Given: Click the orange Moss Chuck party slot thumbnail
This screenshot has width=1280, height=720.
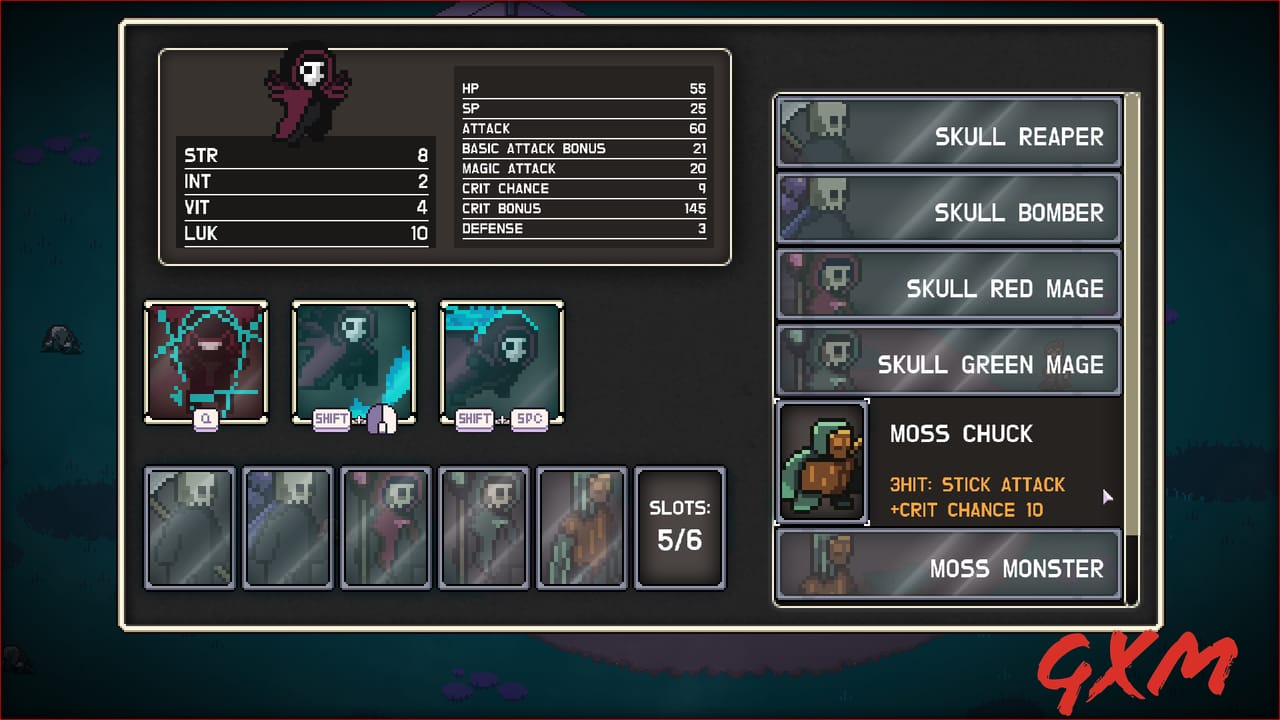Looking at the screenshot, I should pyautogui.click(x=582, y=527).
